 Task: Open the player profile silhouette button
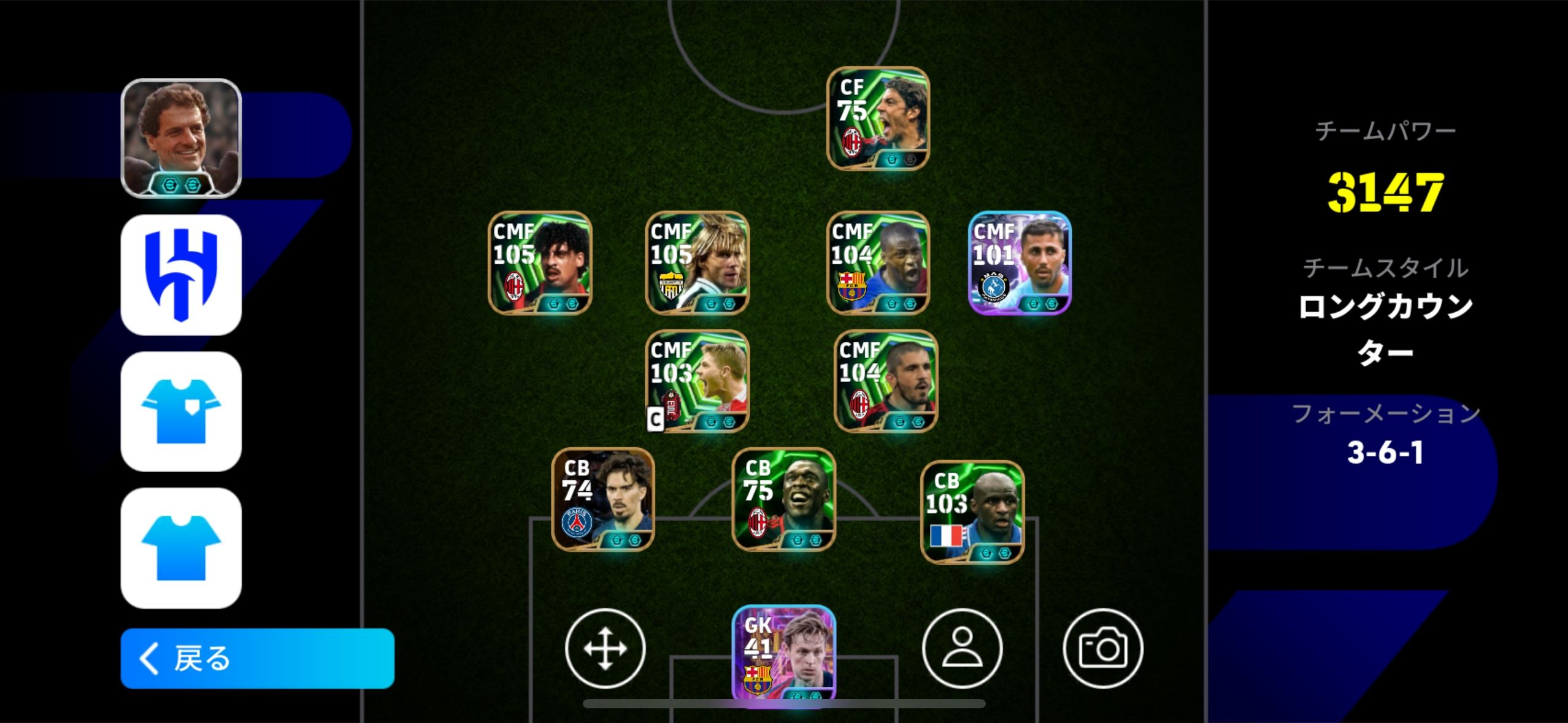click(x=962, y=648)
